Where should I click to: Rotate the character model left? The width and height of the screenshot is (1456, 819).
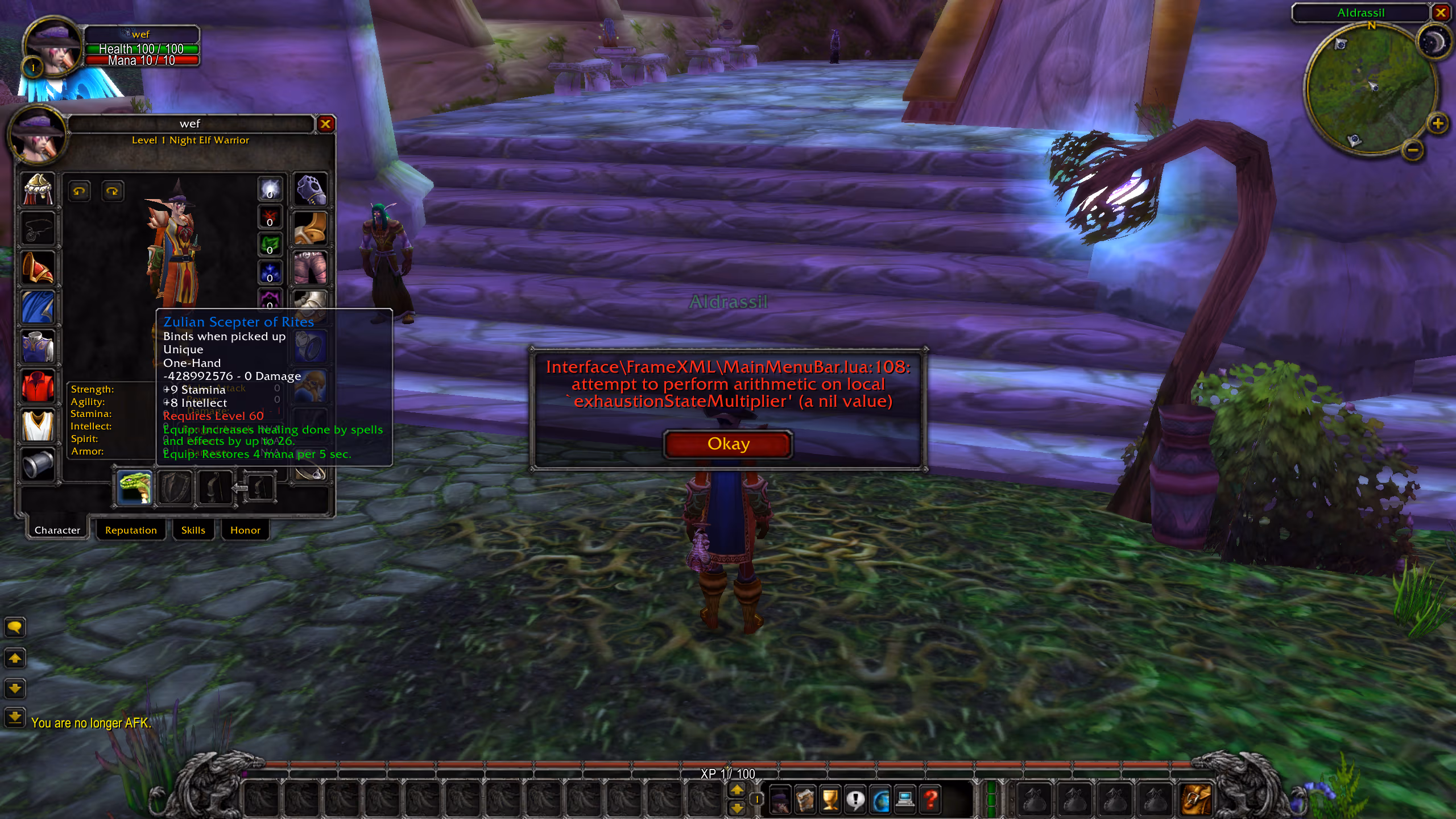point(79,191)
